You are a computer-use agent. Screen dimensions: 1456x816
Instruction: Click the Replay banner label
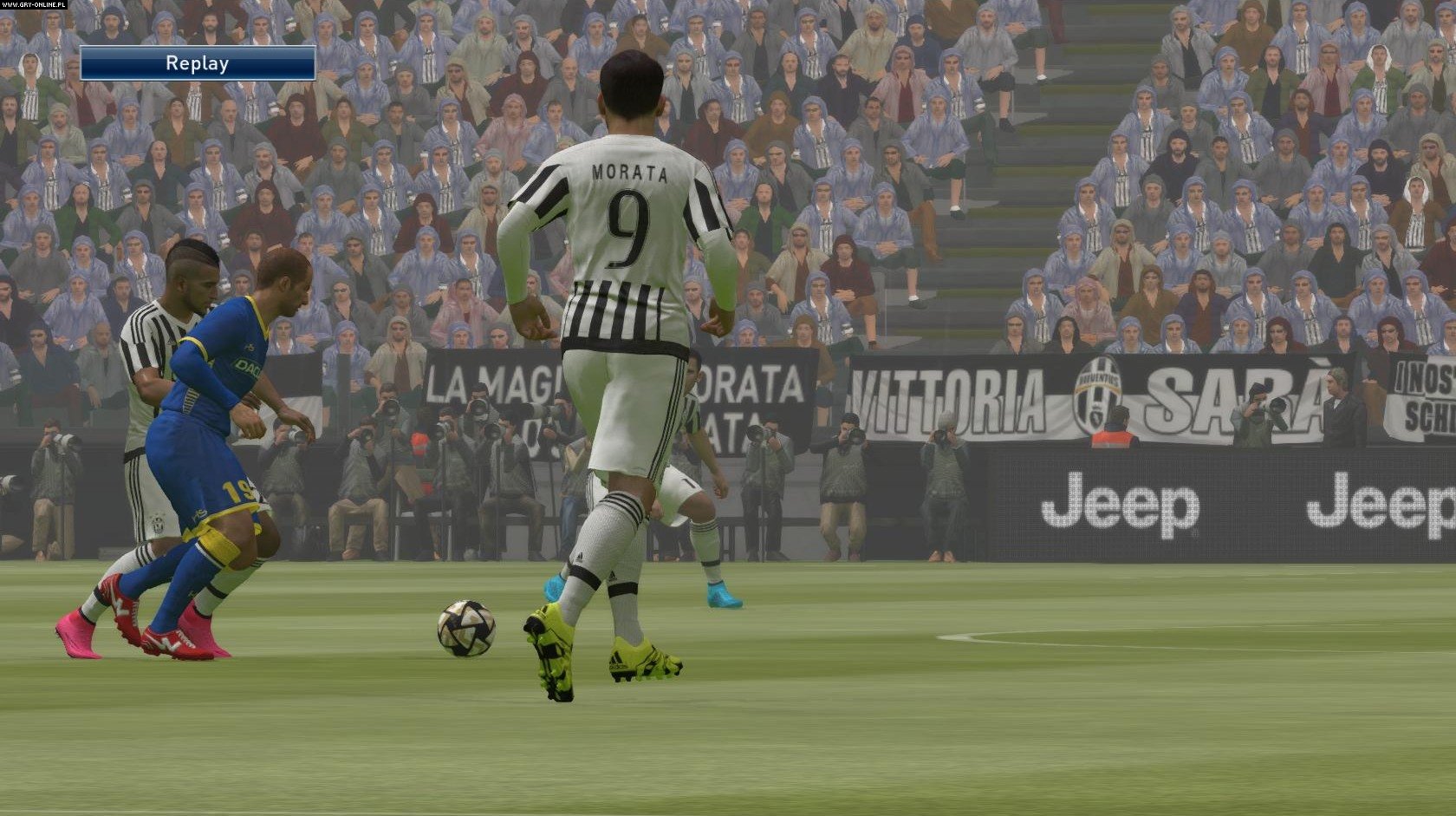coord(198,63)
